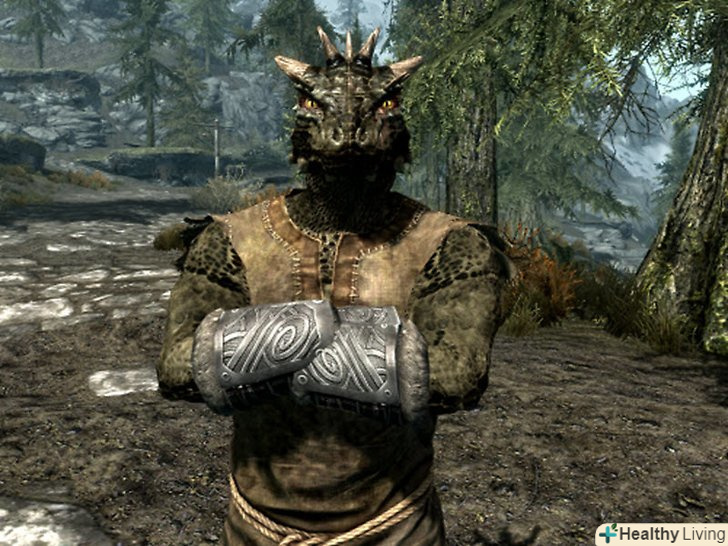Image resolution: width=728 pixels, height=546 pixels.
Task: Click the Healthy Living logo watermark
Action: click(661, 533)
